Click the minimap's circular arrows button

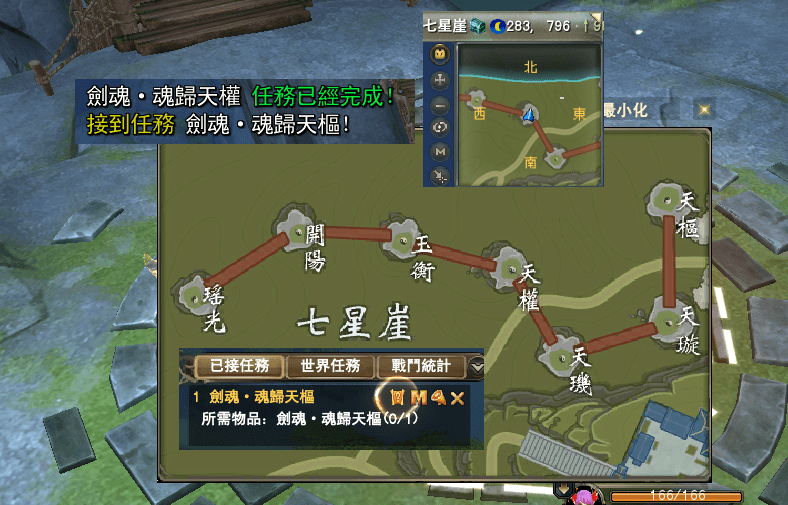click(x=440, y=127)
